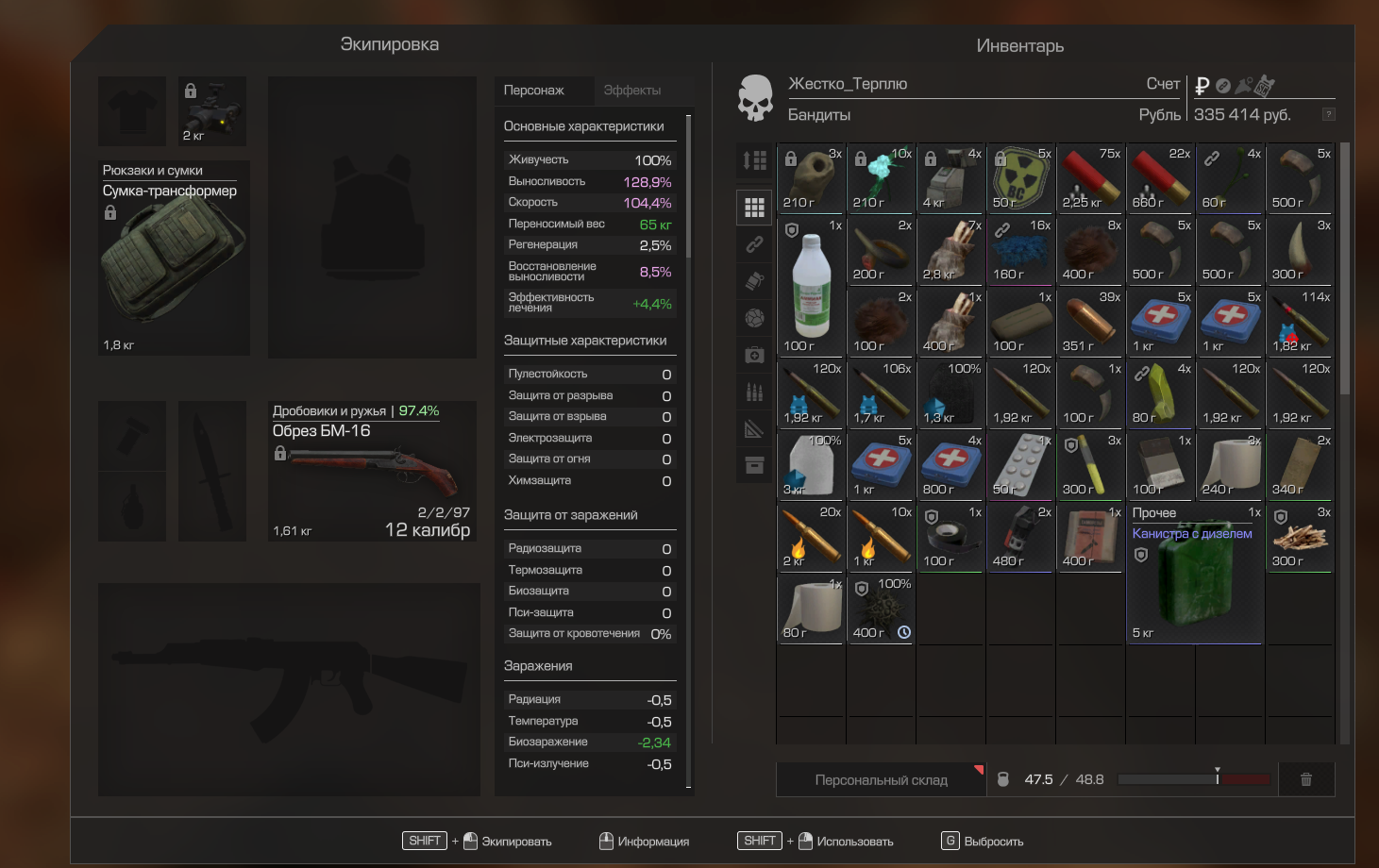Viewport: 1379px width, 868px height.
Task: Select the black electrical tape roll
Action: click(950, 538)
